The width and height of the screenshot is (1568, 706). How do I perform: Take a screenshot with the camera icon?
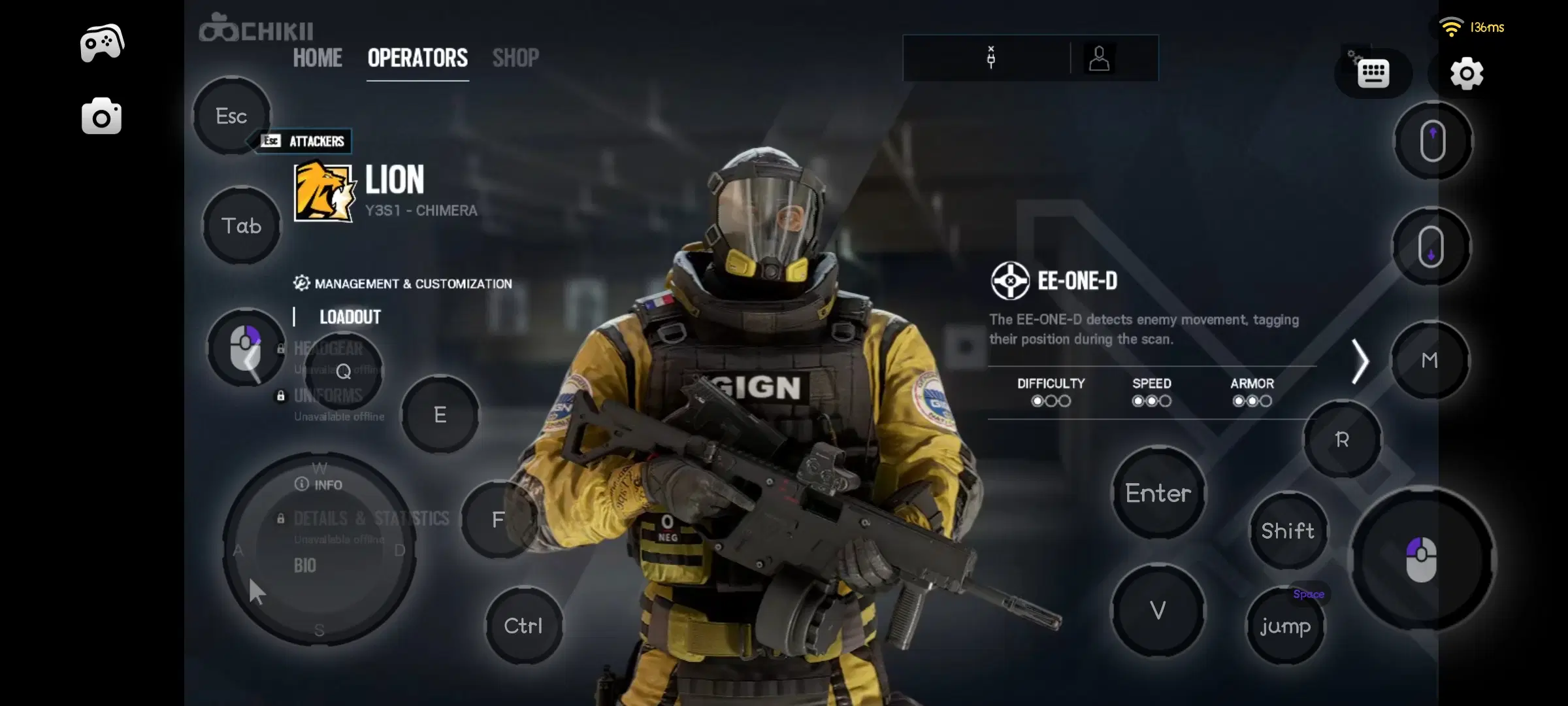click(101, 116)
